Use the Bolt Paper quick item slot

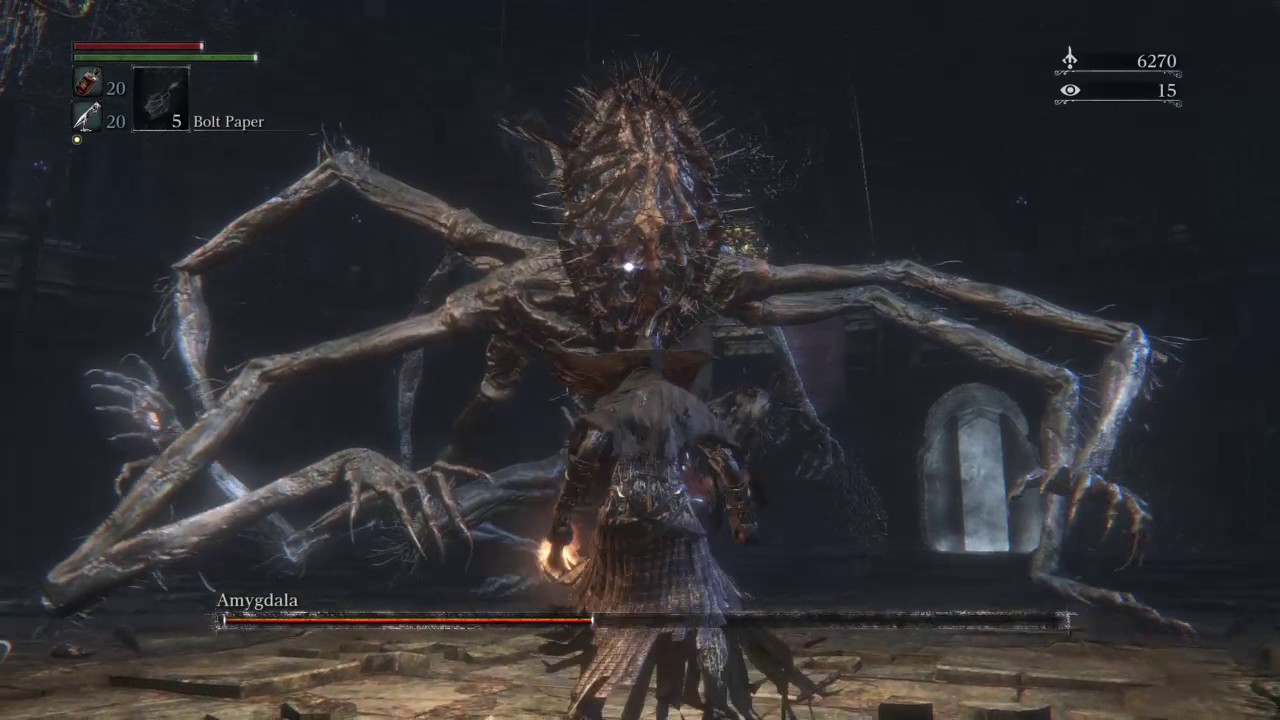[160, 98]
